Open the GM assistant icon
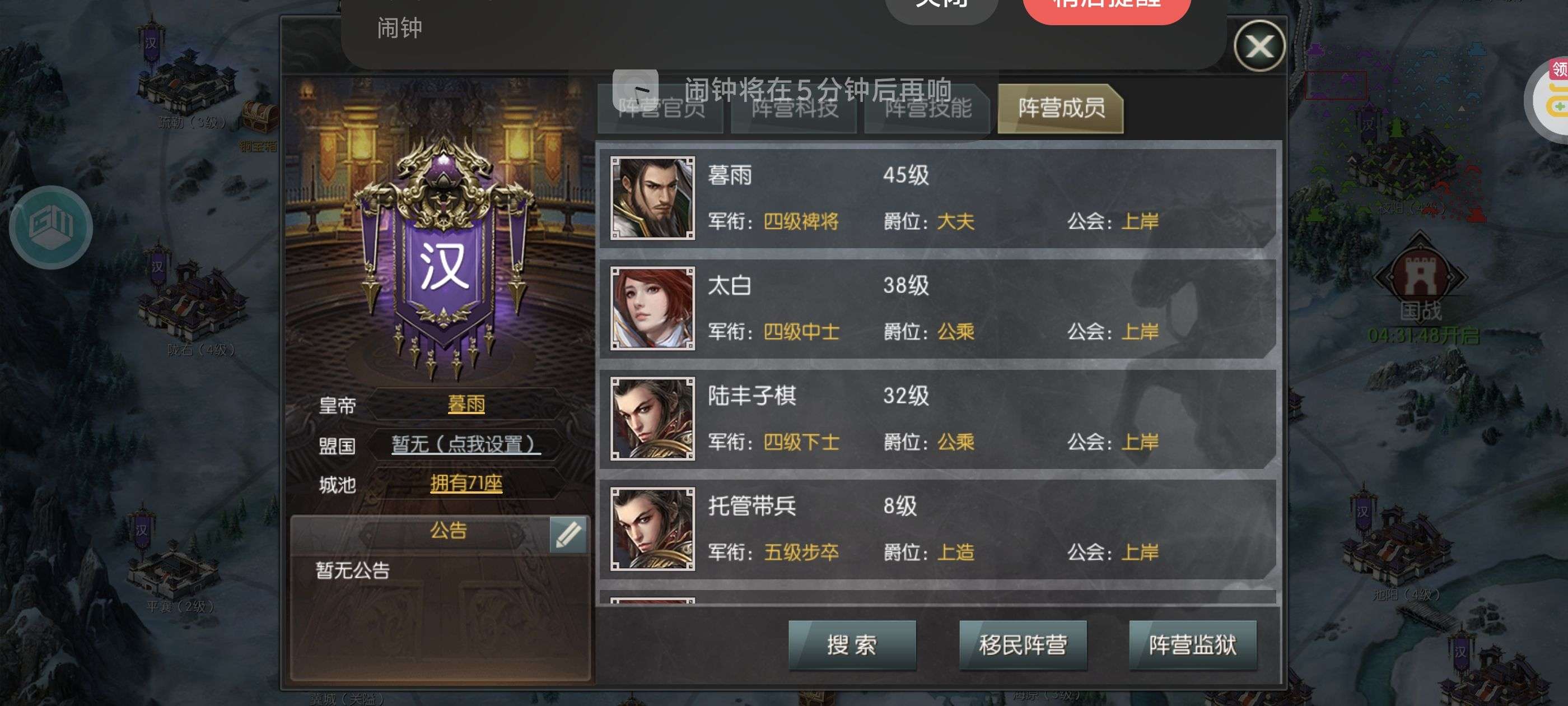This screenshot has height=706, width=1568. pyautogui.click(x=52, y=229)
